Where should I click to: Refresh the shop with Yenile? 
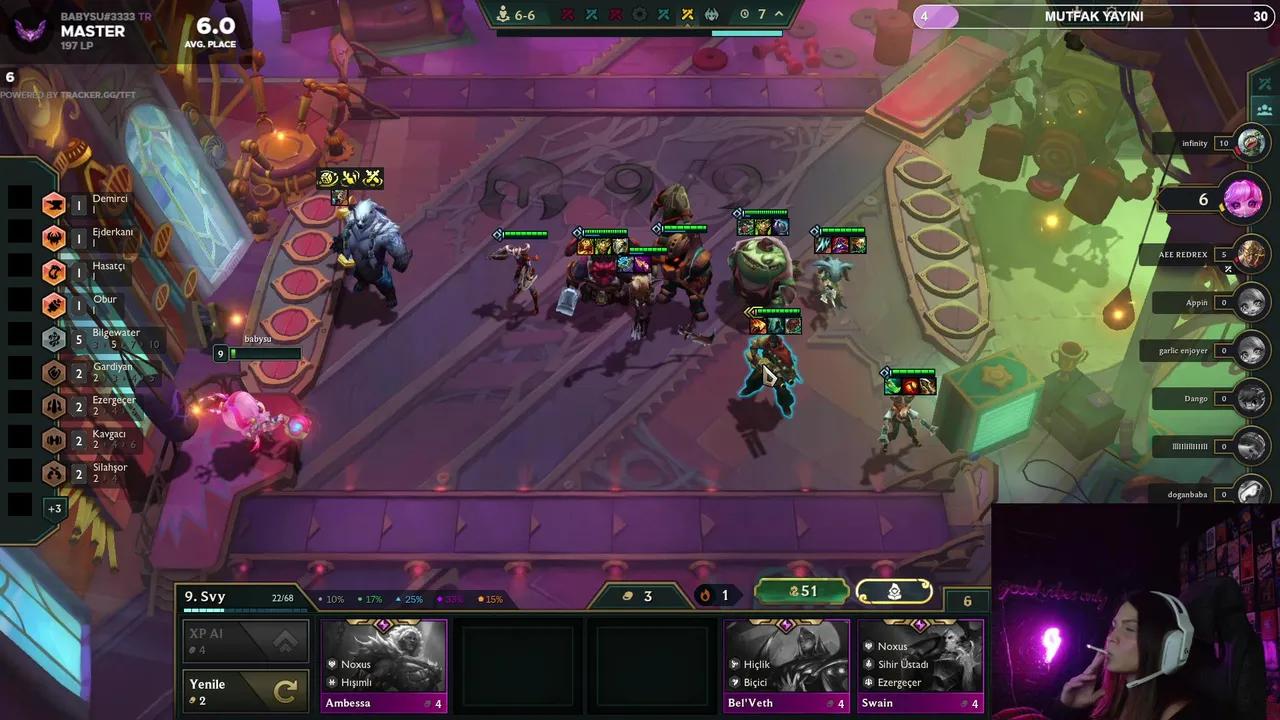(x=243, y=691)
